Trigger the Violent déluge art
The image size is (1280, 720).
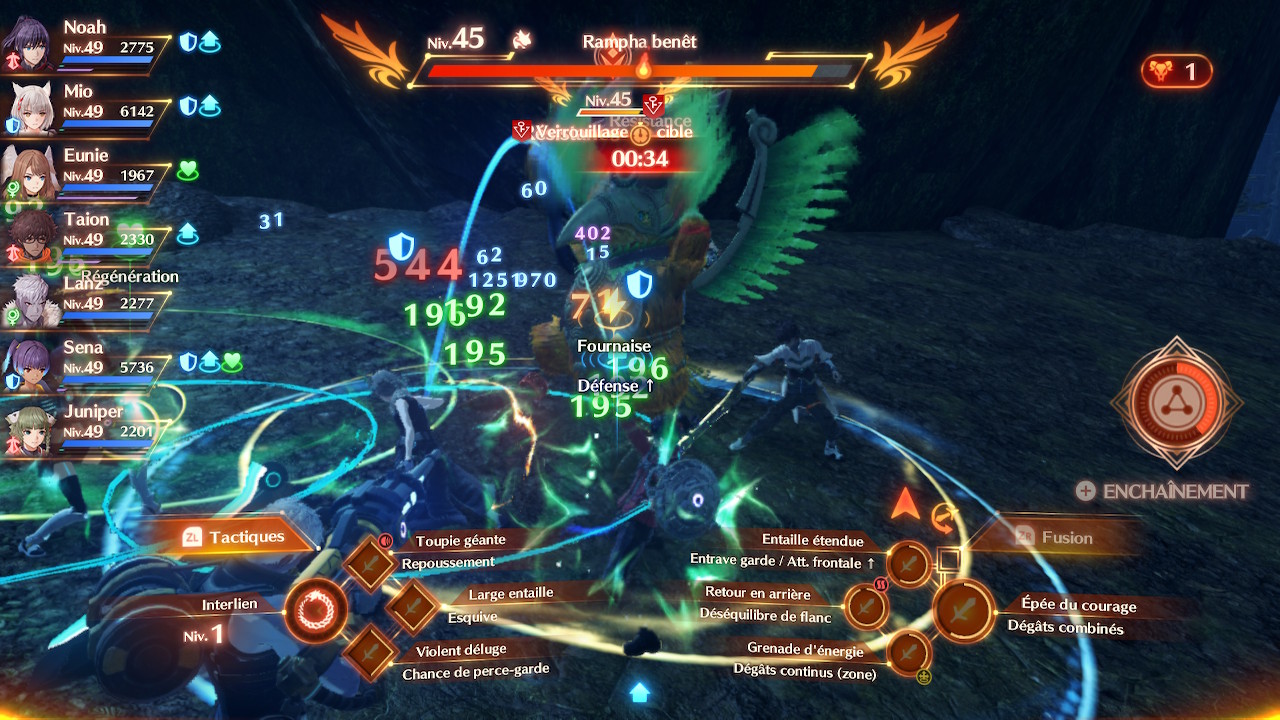tap(371, 650)
